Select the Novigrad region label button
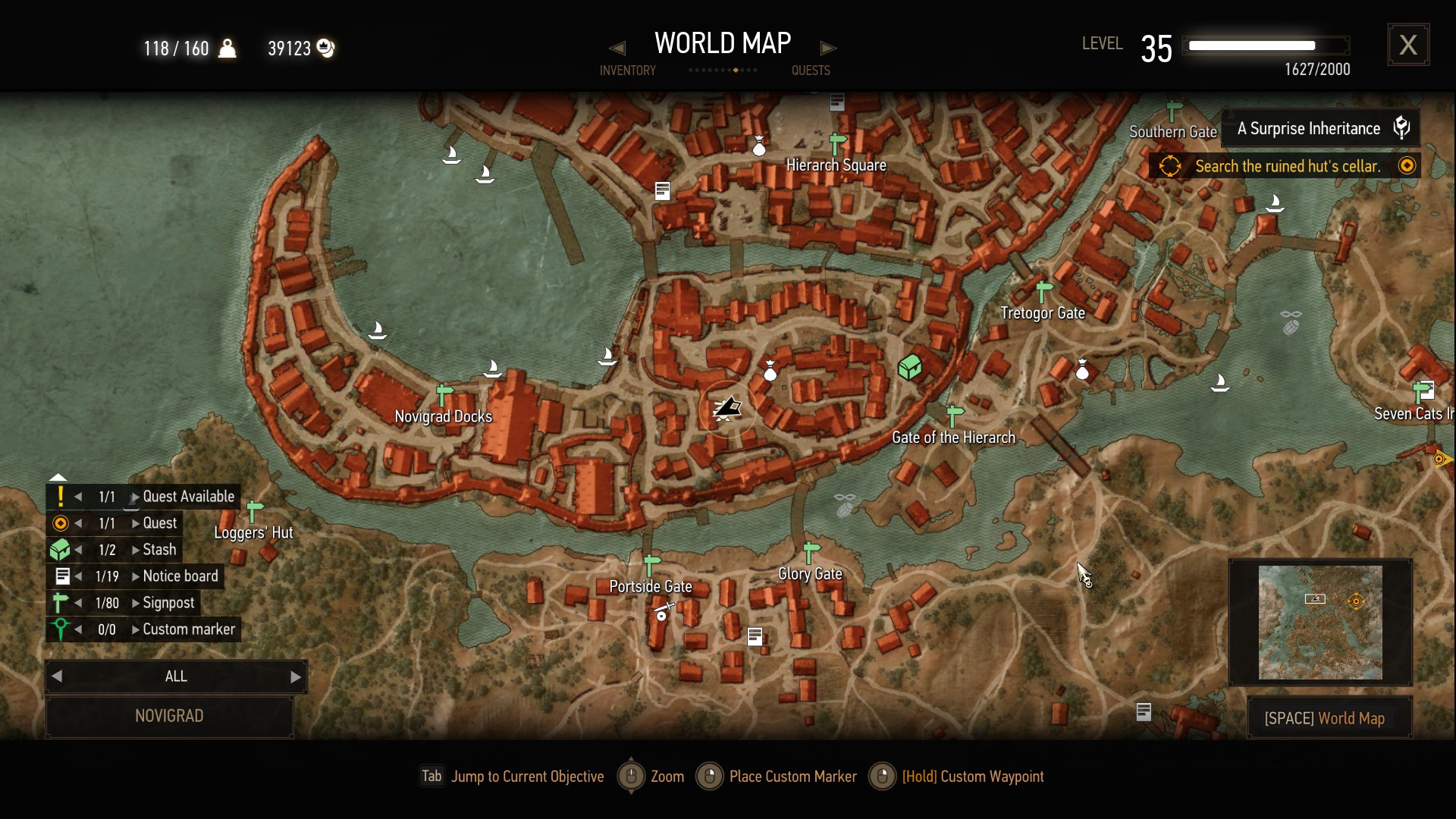 tap(169, 716)
